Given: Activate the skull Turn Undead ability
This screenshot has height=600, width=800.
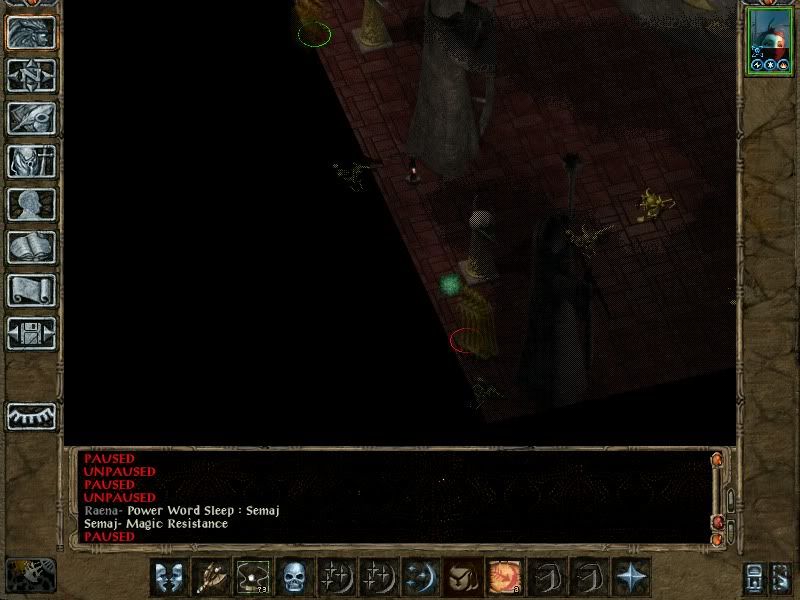Looking at the screenshot, I should tap(294, 577).
